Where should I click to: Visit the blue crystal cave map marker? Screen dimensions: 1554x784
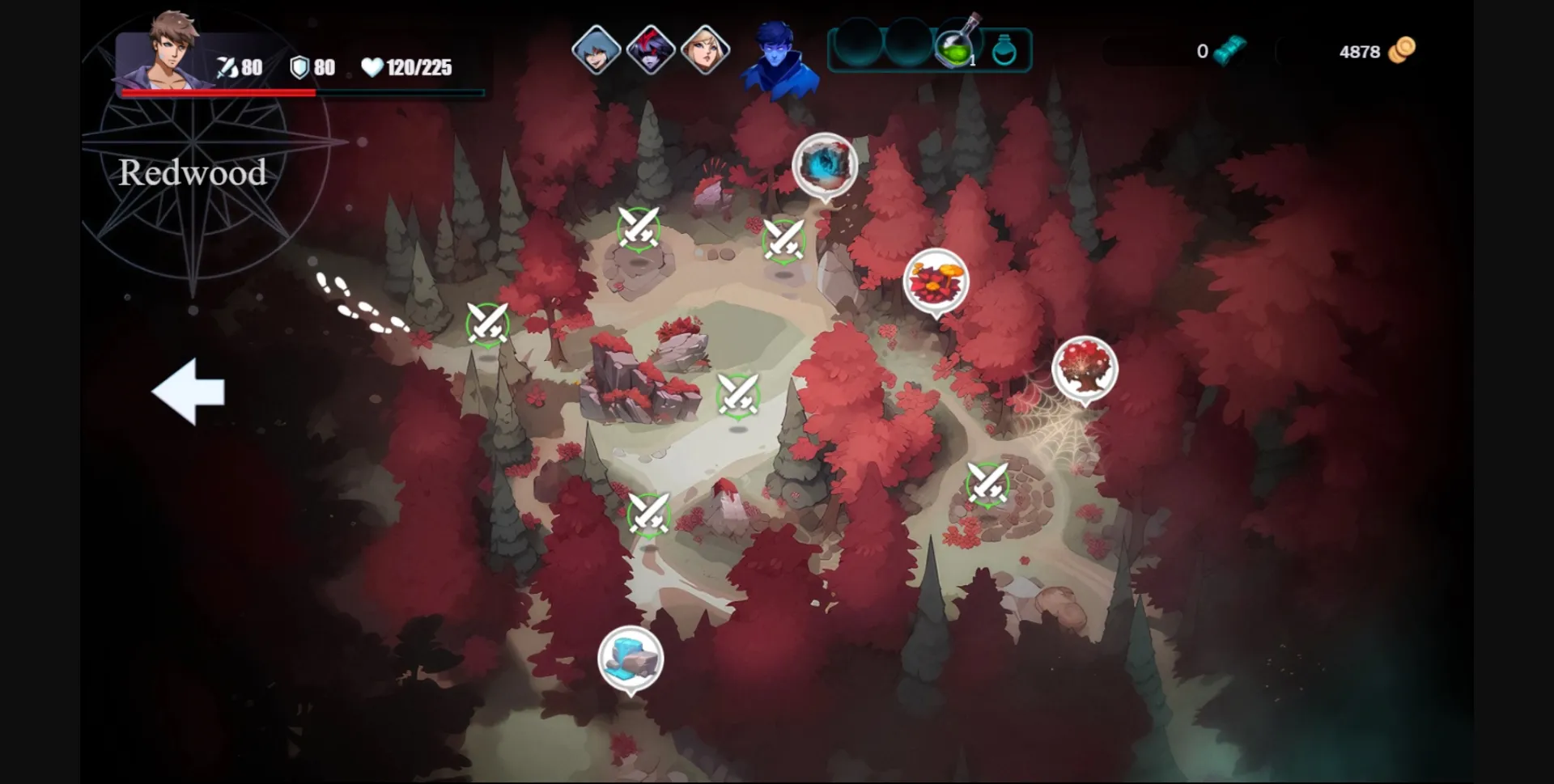[x=825, y=165]
